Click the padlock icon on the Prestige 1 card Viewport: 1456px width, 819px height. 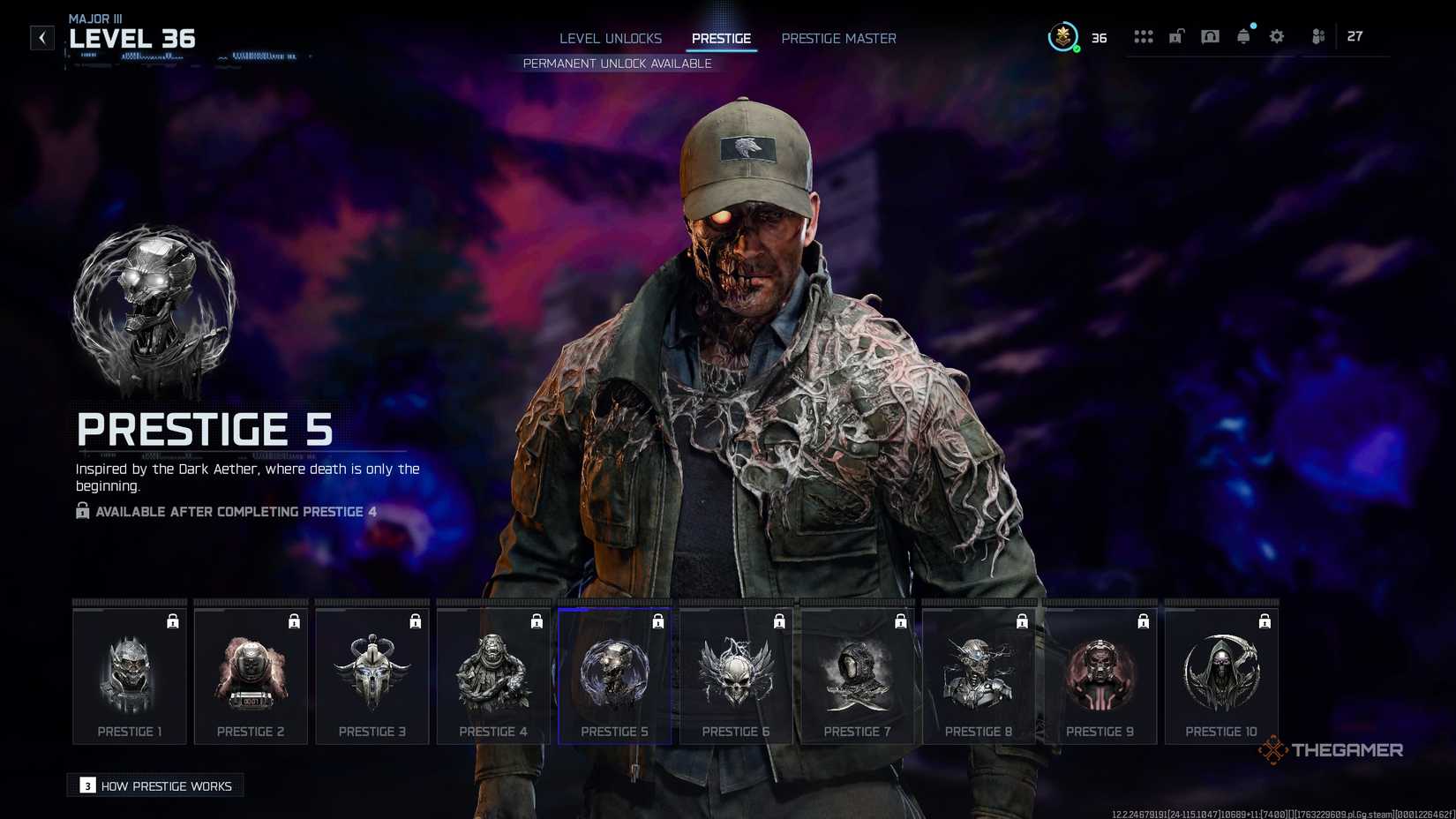(173, 620)
